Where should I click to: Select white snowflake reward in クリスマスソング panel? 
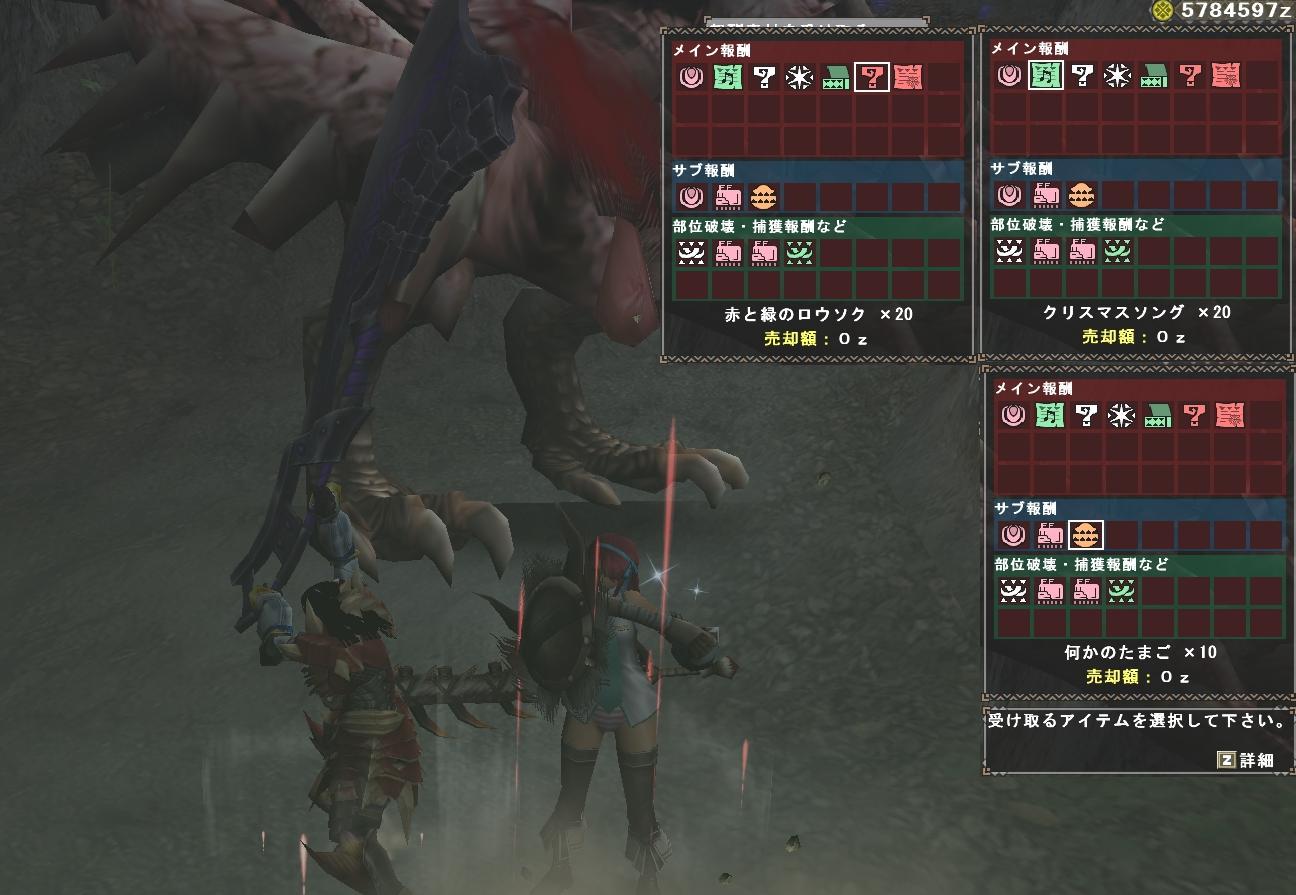point(1118,75)
